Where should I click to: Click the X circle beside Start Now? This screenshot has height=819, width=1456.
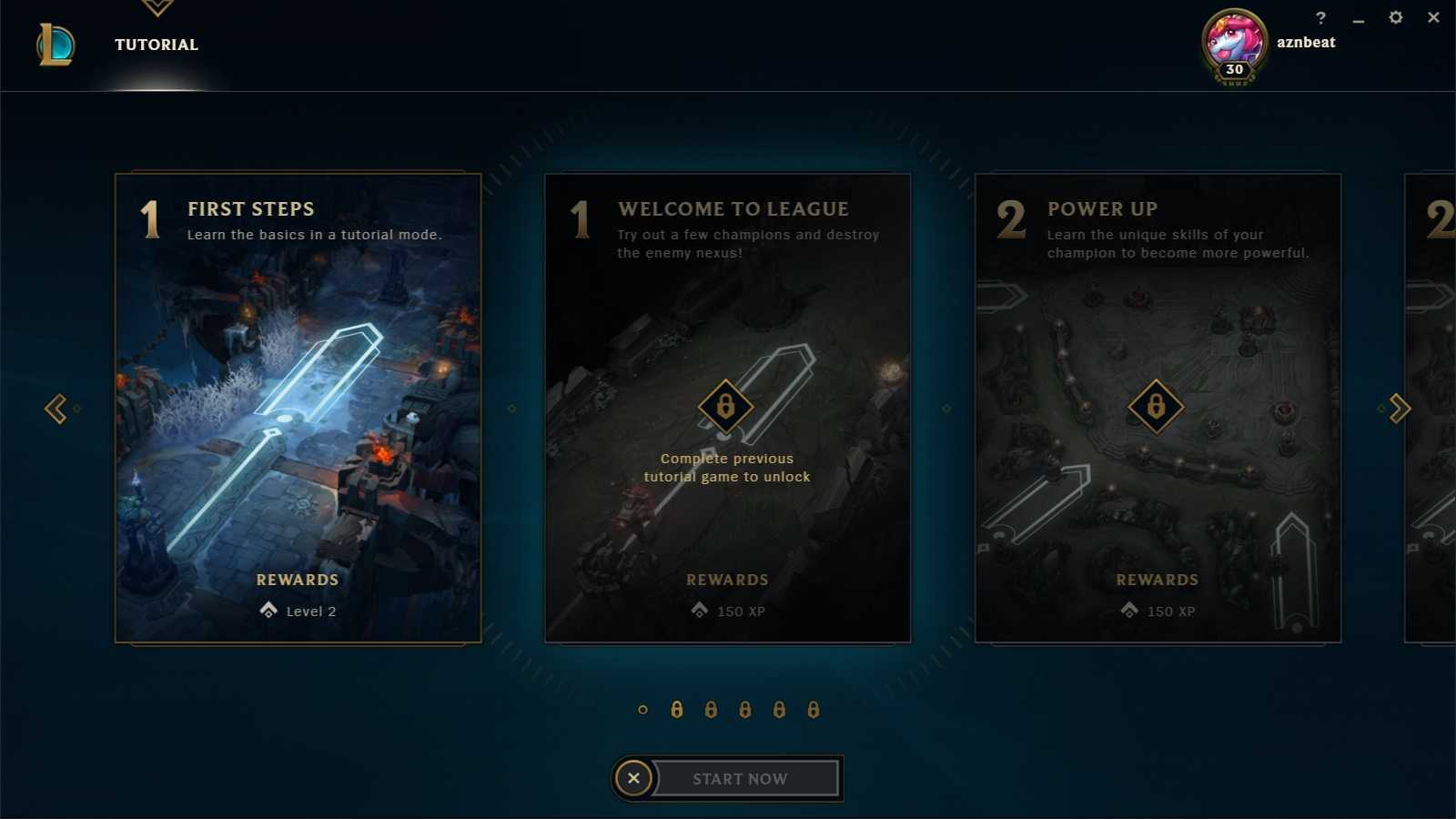(633, 778)
